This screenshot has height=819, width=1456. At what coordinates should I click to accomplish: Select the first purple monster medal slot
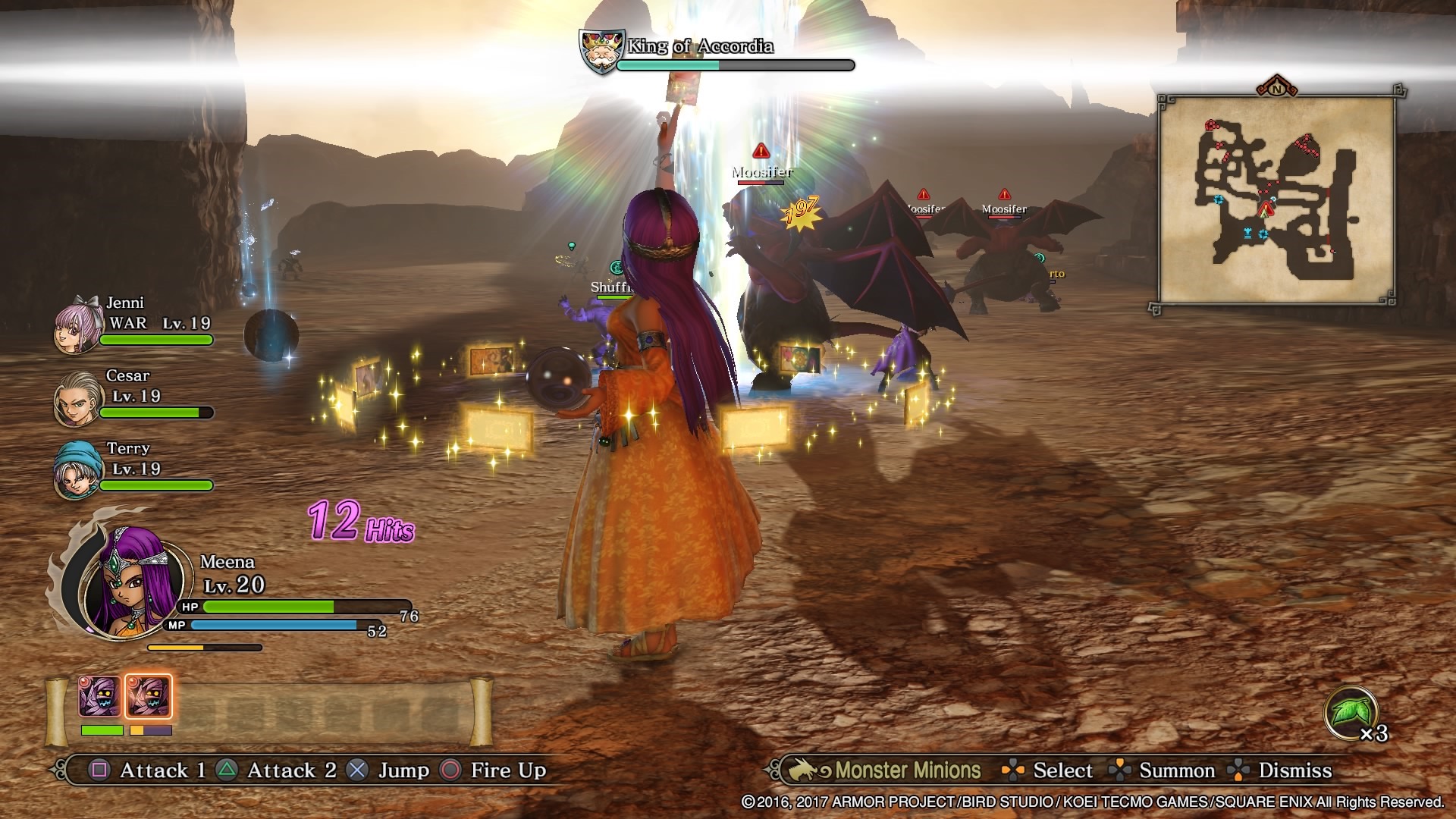tap(100, 697)
